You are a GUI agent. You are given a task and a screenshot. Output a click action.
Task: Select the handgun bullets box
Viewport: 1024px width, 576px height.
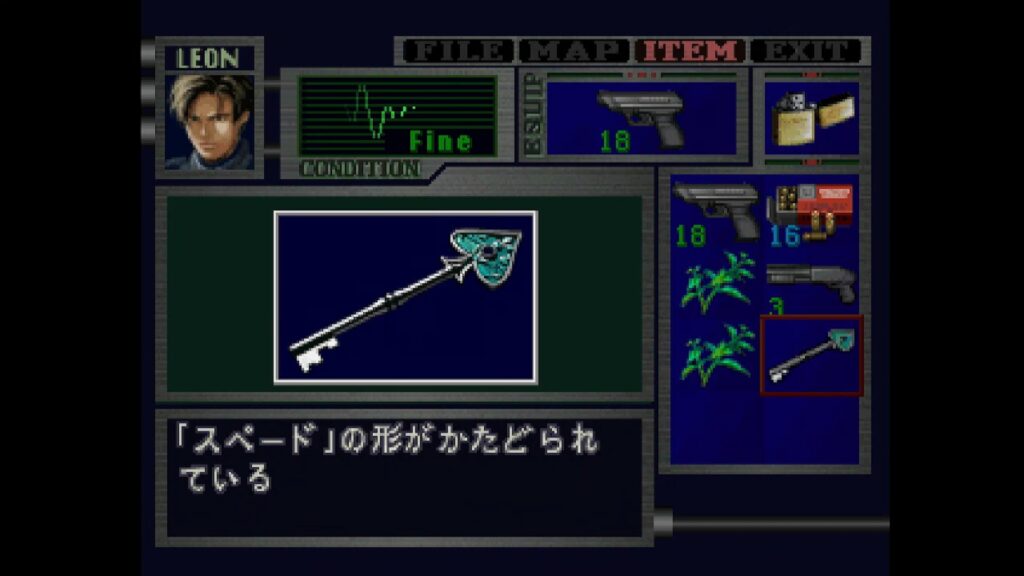click(811, 211)
